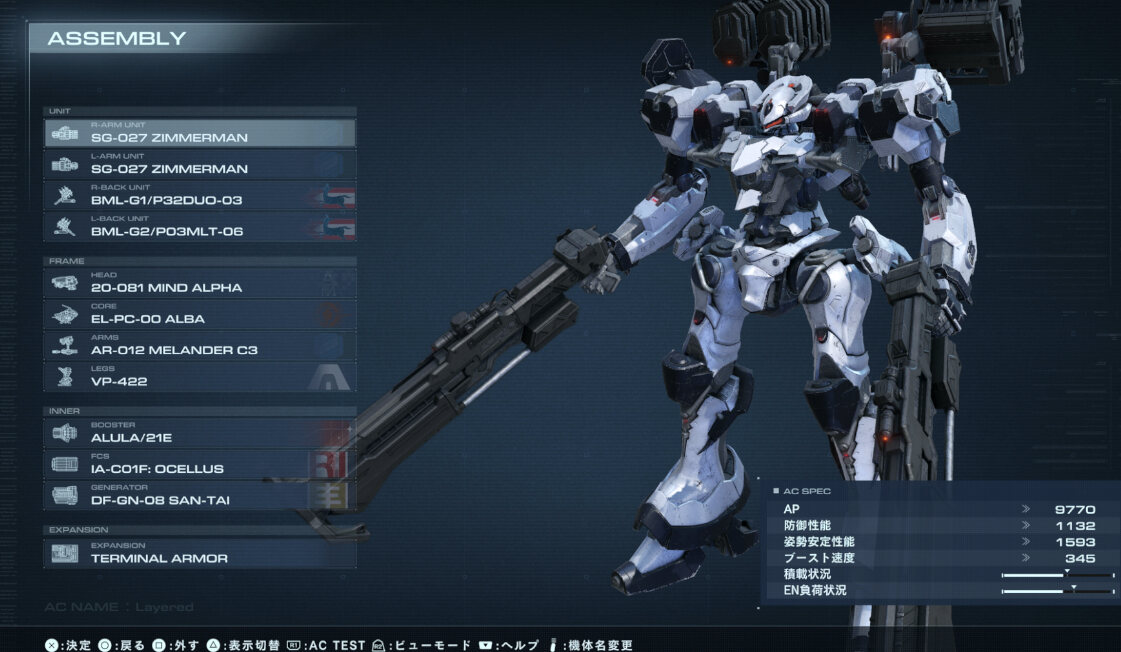Select the R-ARM UNIT Zimmerman slot

coord(200,133)
